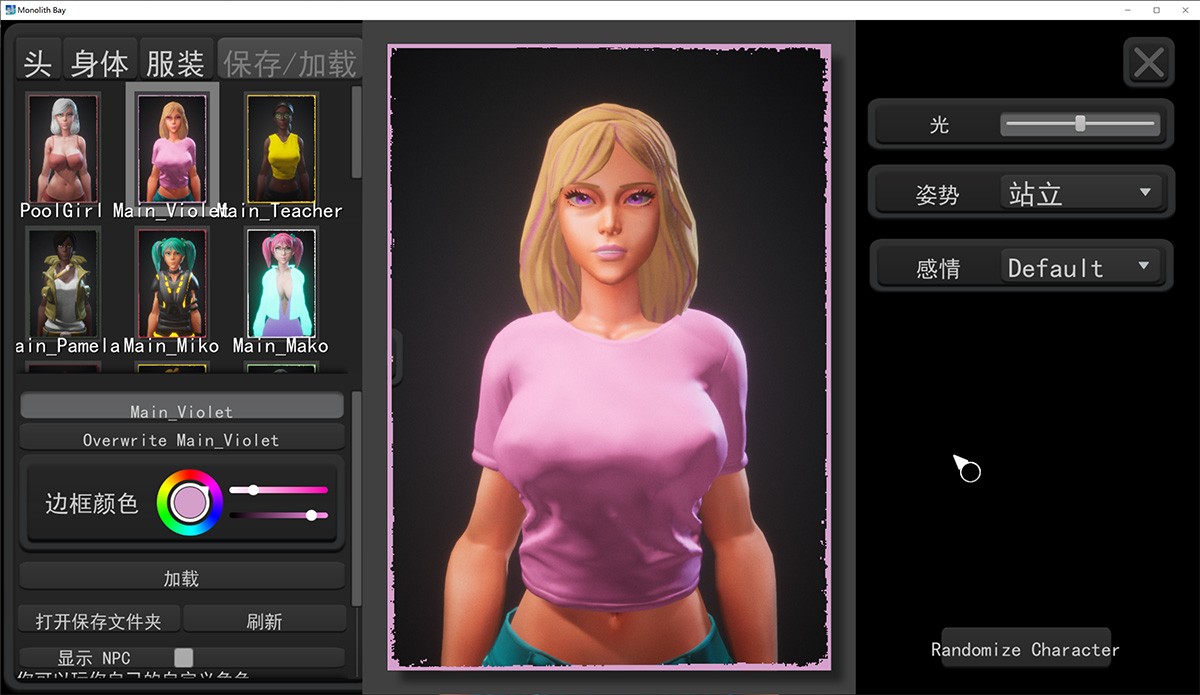This screenshot has height=695, width=1200.
Task: Open the 保存/加载 (Save/Load) tab
Action: [289, 63]
